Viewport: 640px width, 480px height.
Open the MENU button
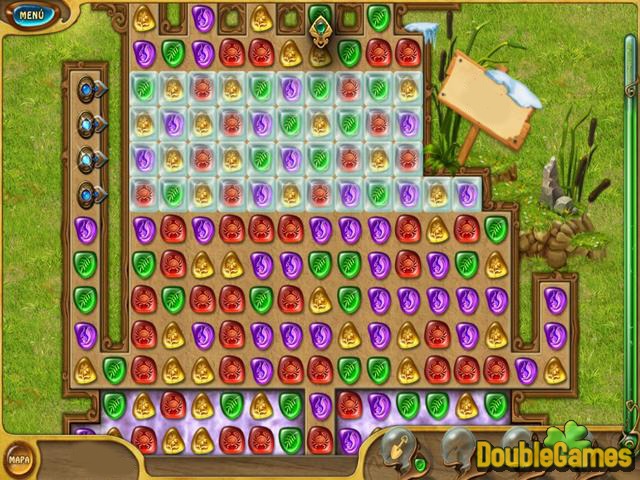tap(31, 15)
